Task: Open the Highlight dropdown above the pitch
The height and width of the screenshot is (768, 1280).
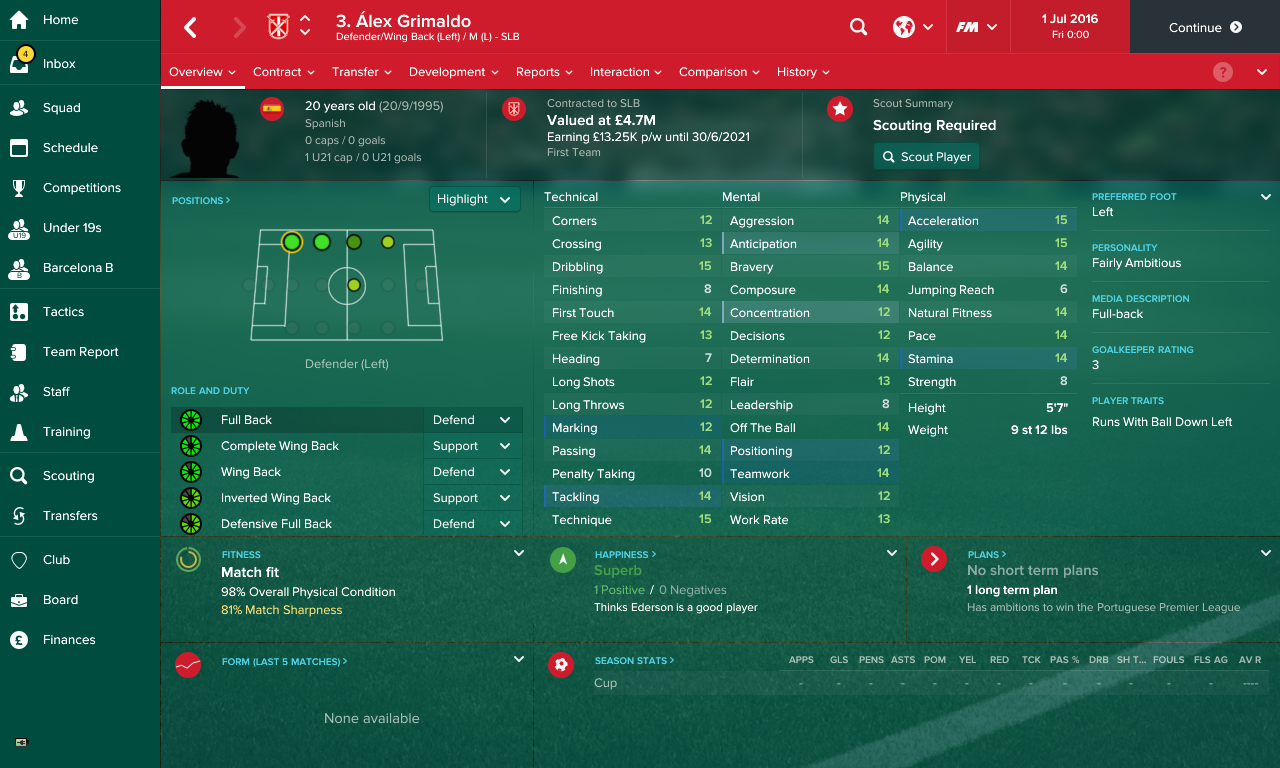Action: [474, 199]
